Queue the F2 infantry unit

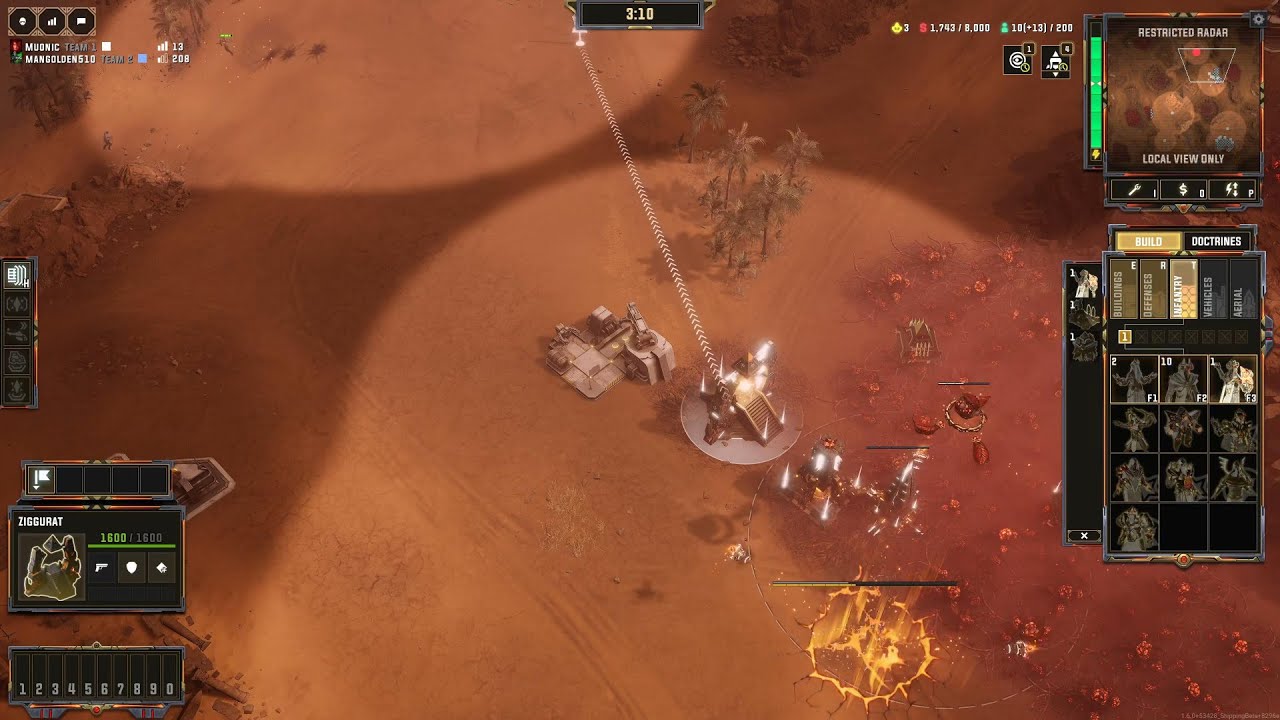(1183, 379)
